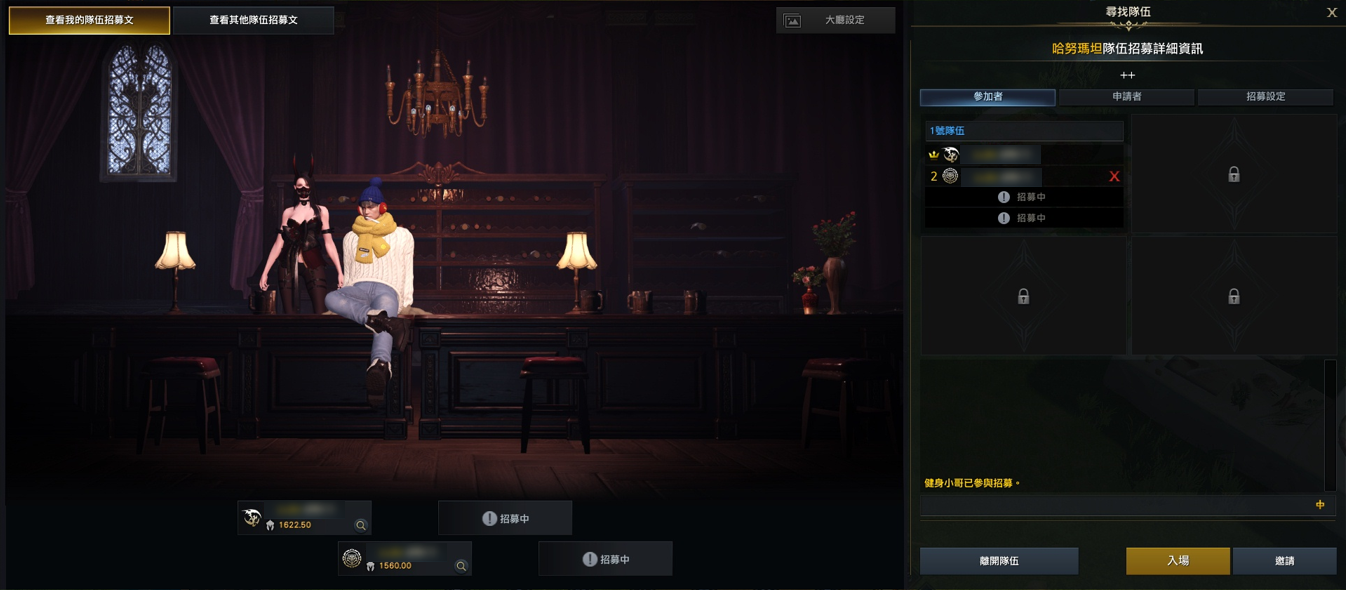
Task: Open 大廳設定 lobby settings
Action: tap(835, 20)
